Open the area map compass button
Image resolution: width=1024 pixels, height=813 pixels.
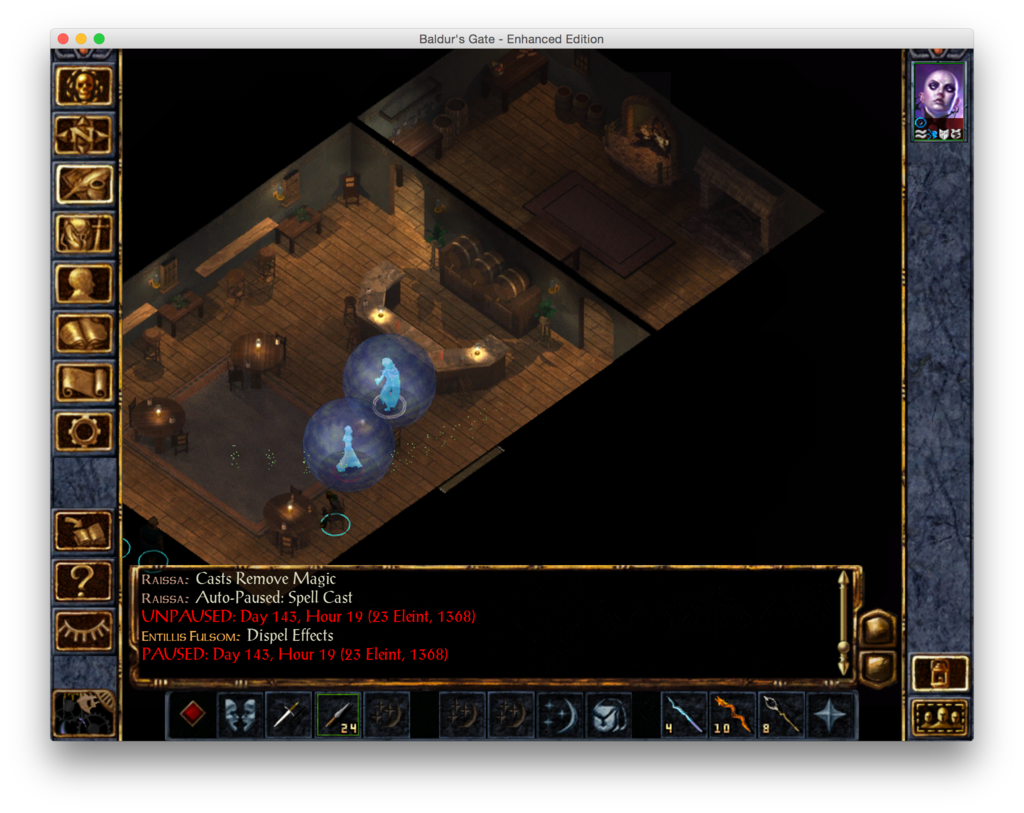point(84,135)
